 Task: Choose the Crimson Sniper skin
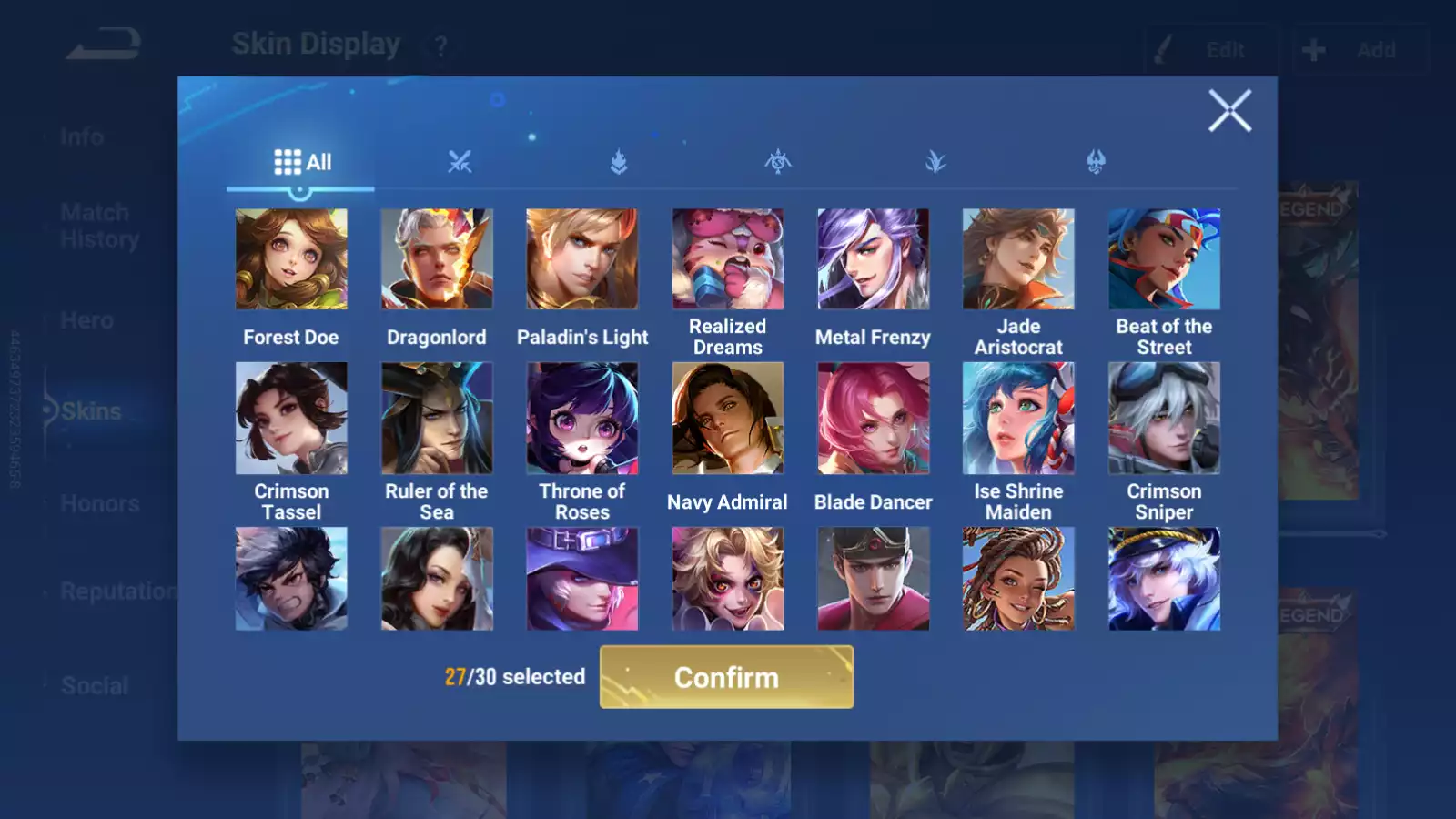point(1164,419)
